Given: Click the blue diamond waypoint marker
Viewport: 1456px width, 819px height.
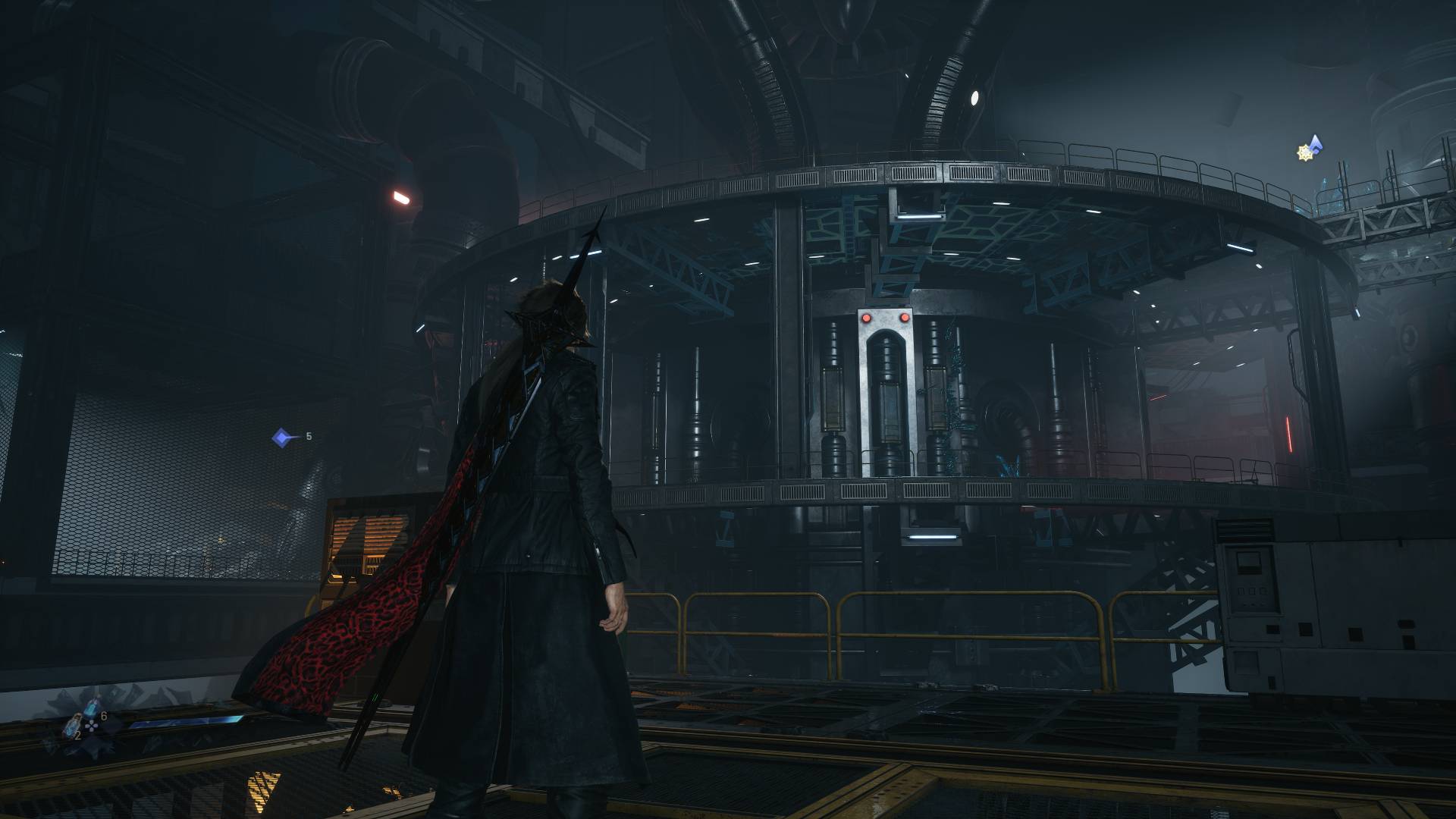Looking at the screenshot, I should 282,438.
